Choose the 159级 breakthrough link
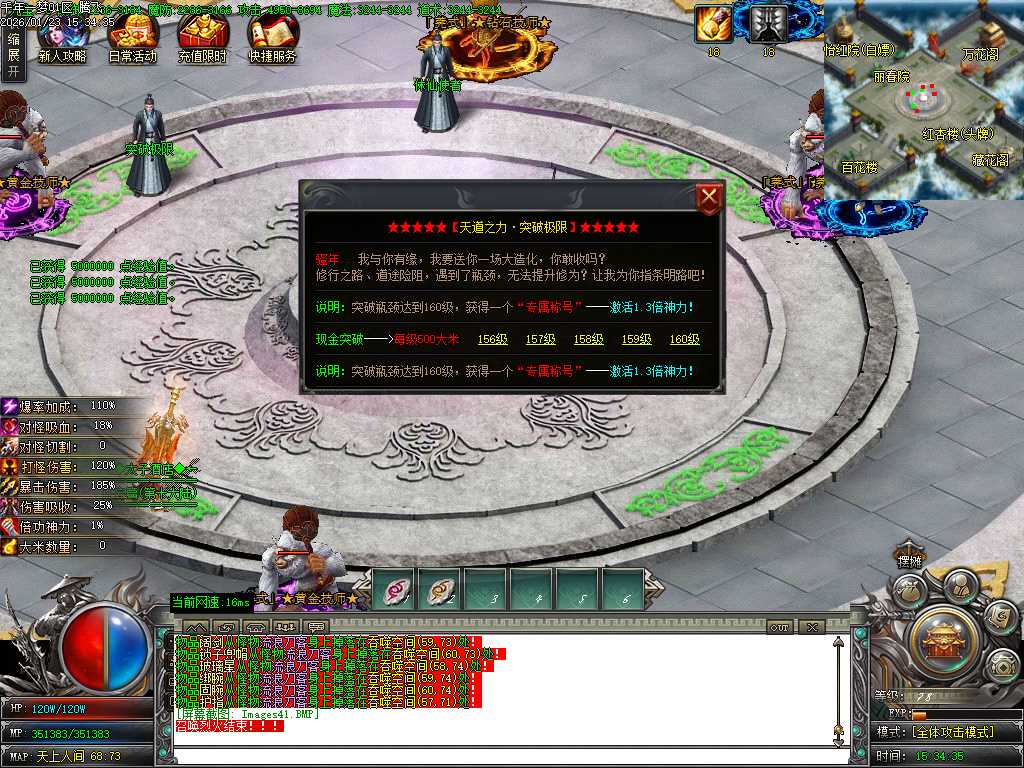 636,339
